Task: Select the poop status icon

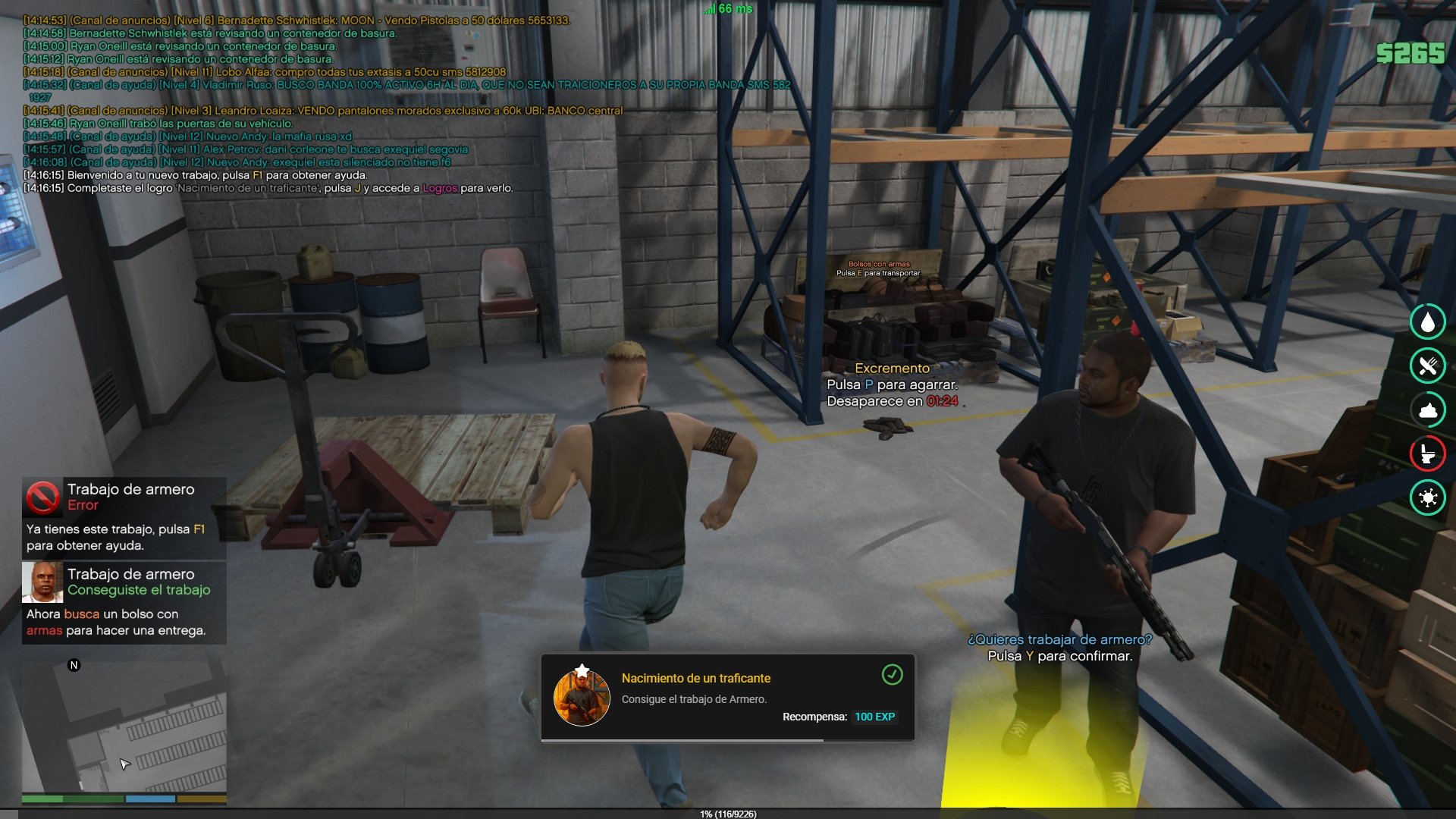Action: click(1427, 409)
